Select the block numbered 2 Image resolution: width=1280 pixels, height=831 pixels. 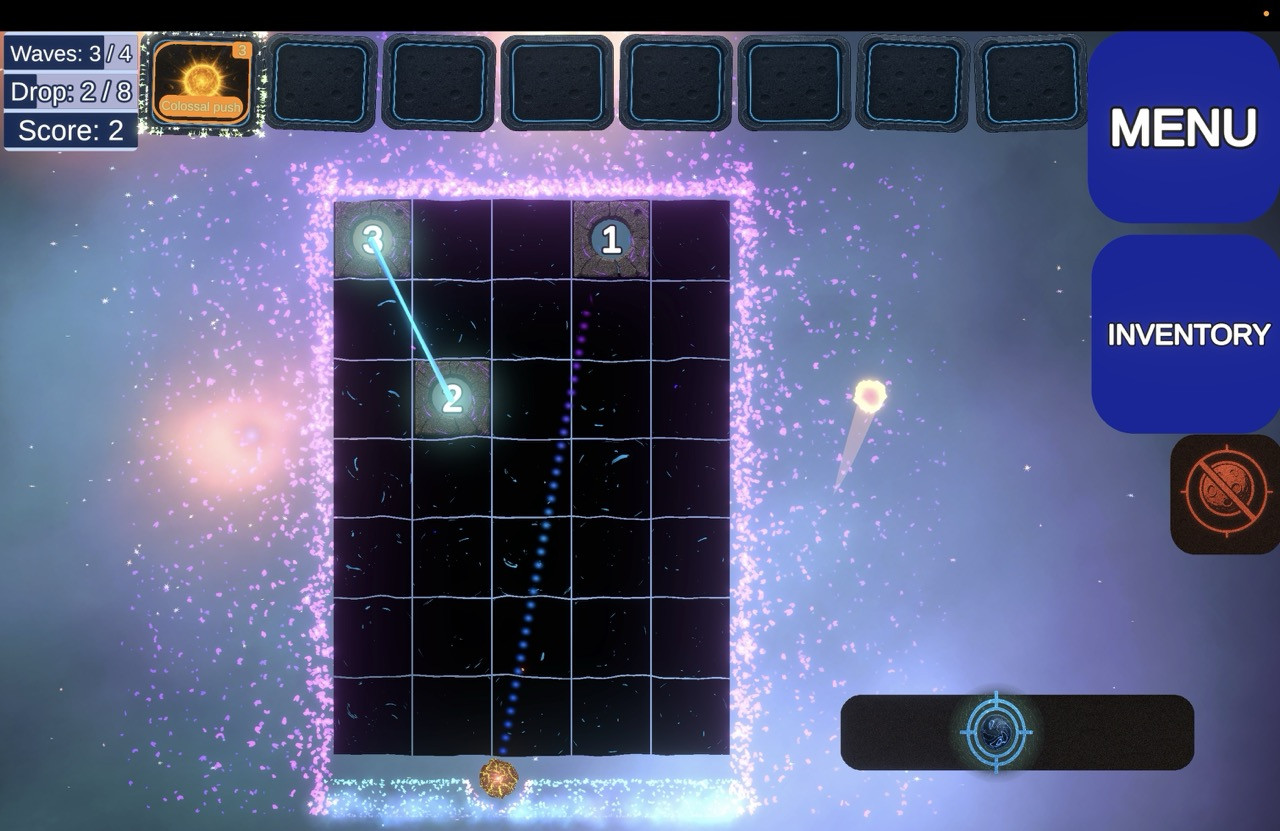(x=452, y=398)
